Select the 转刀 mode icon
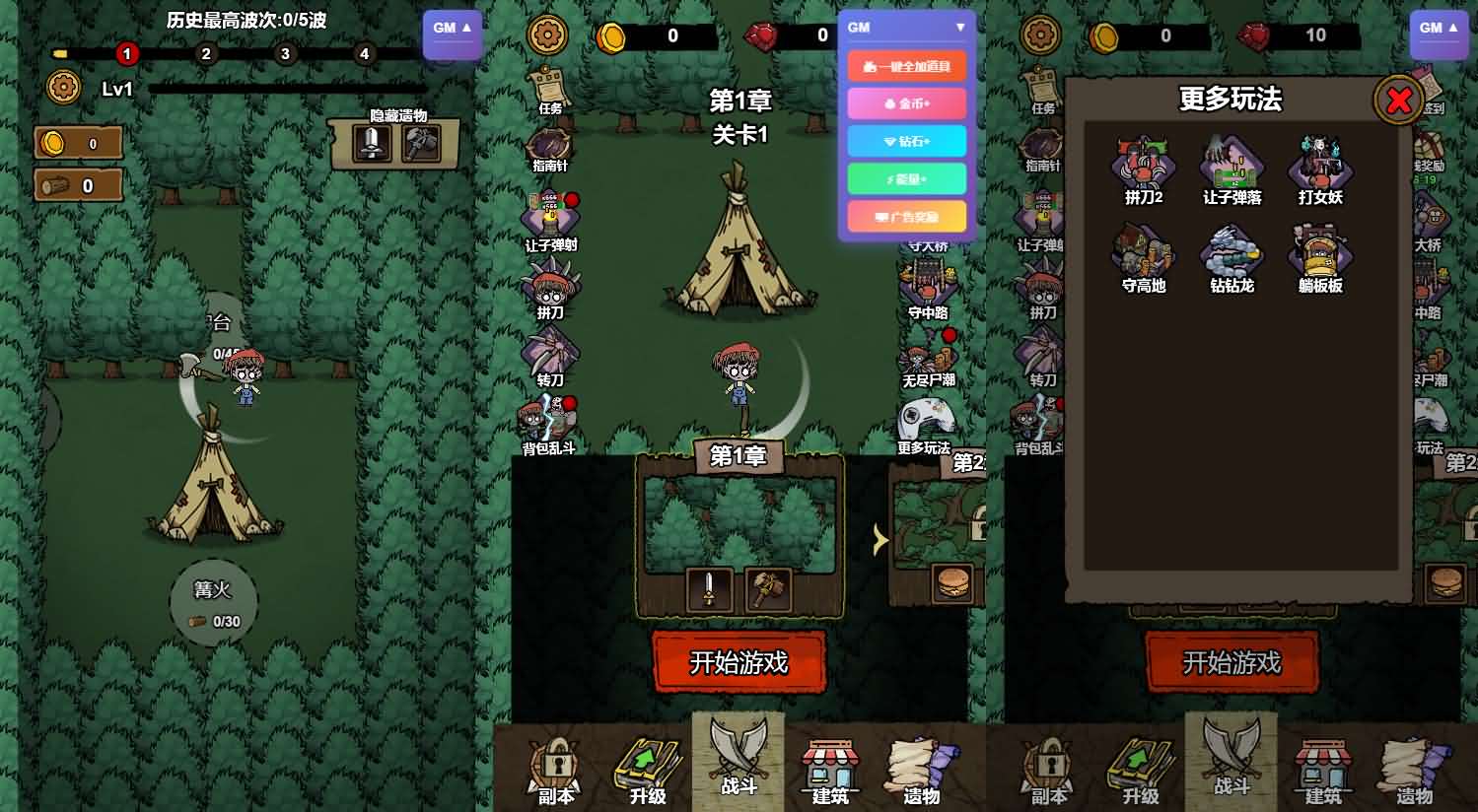The height and width of the screenshot is (812, 1478). point(548,350)
